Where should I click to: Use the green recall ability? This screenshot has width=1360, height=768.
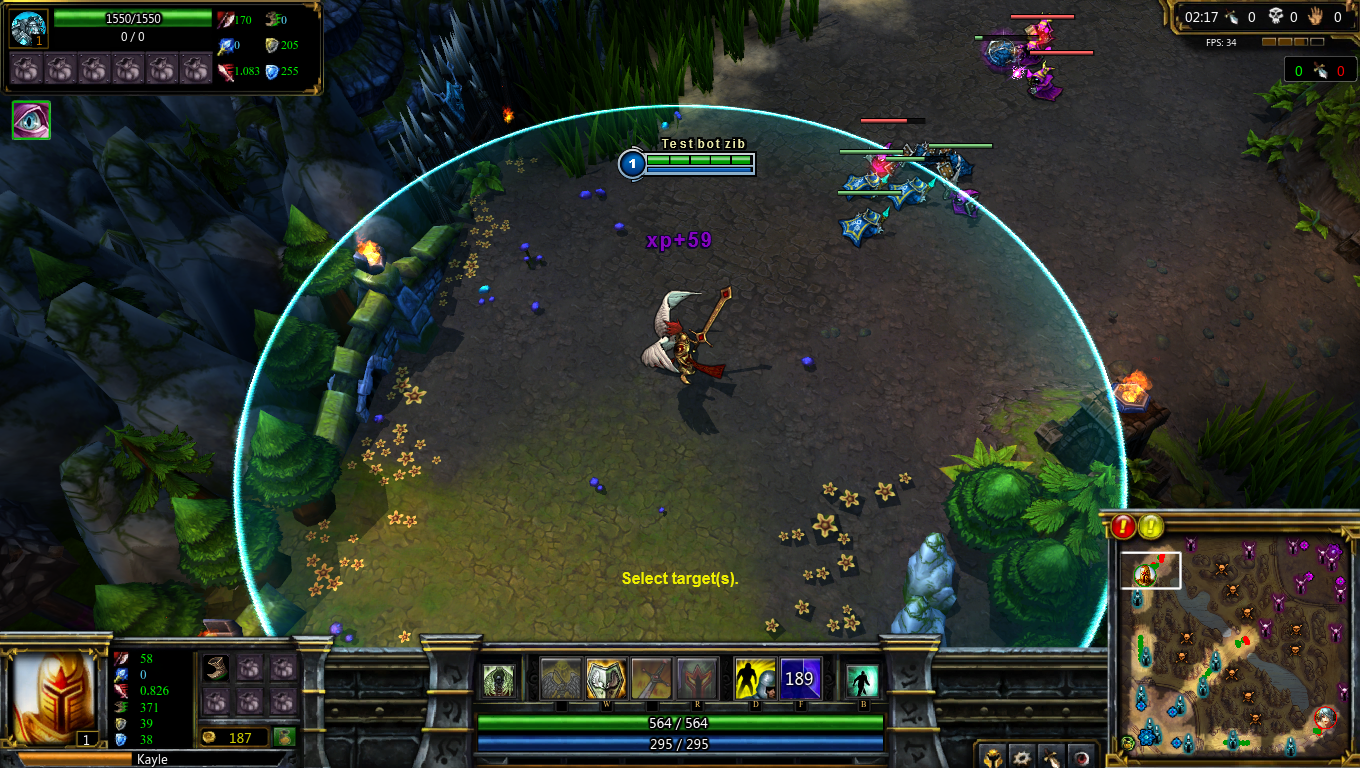click(x=861, y=680)
